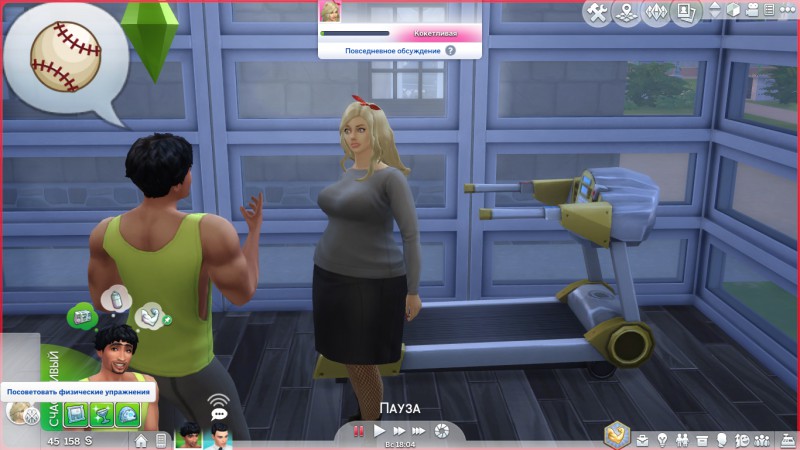Resume game at normal play speed
Viewport: 800px width, 450px height.
click(x=379, y=431)
